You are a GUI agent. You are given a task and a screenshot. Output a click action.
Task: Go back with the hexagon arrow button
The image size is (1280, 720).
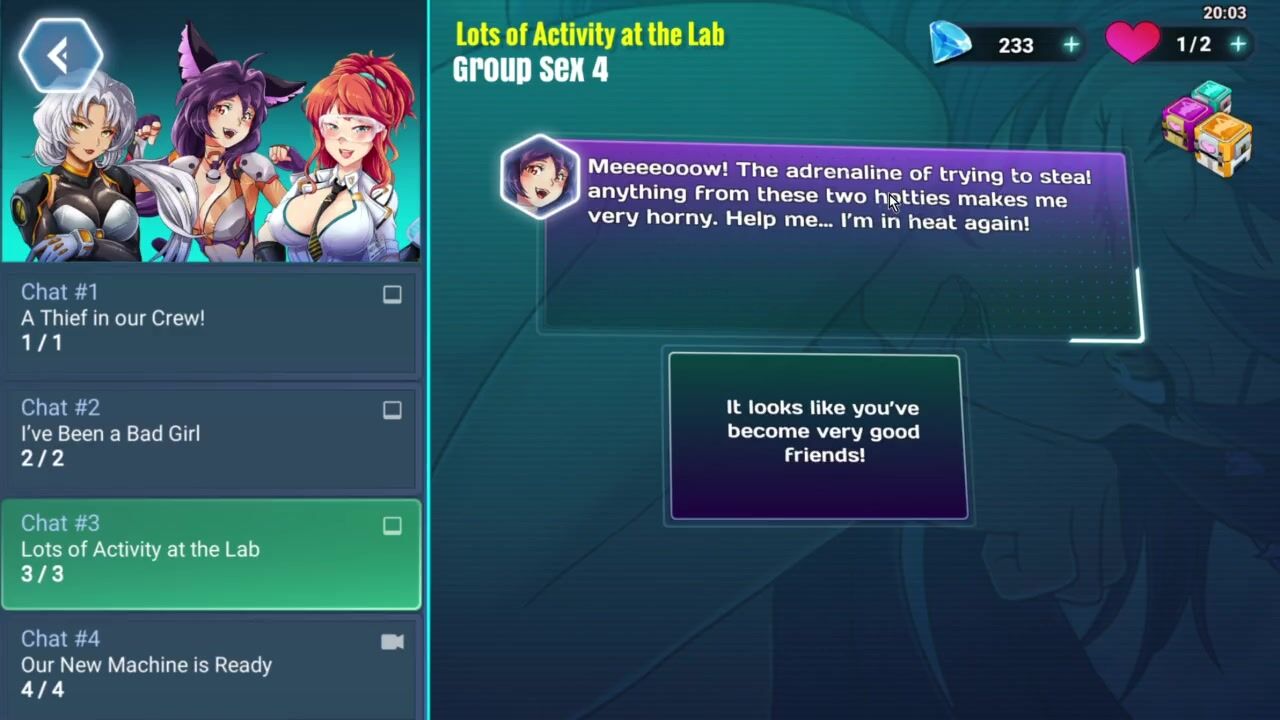coord(60,56)
